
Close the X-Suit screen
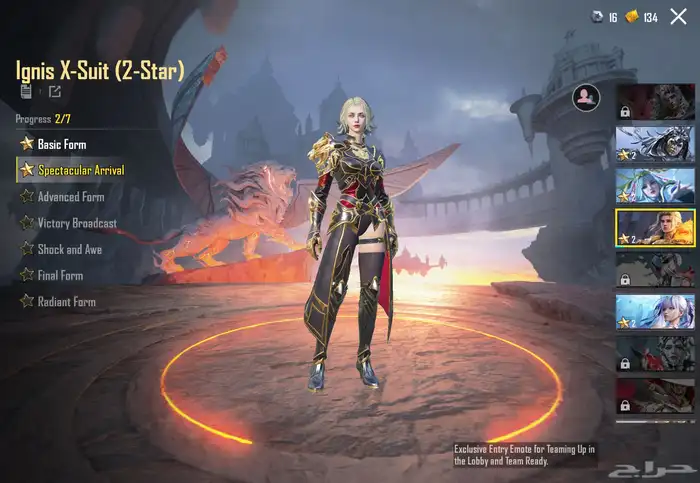point(678,17)
